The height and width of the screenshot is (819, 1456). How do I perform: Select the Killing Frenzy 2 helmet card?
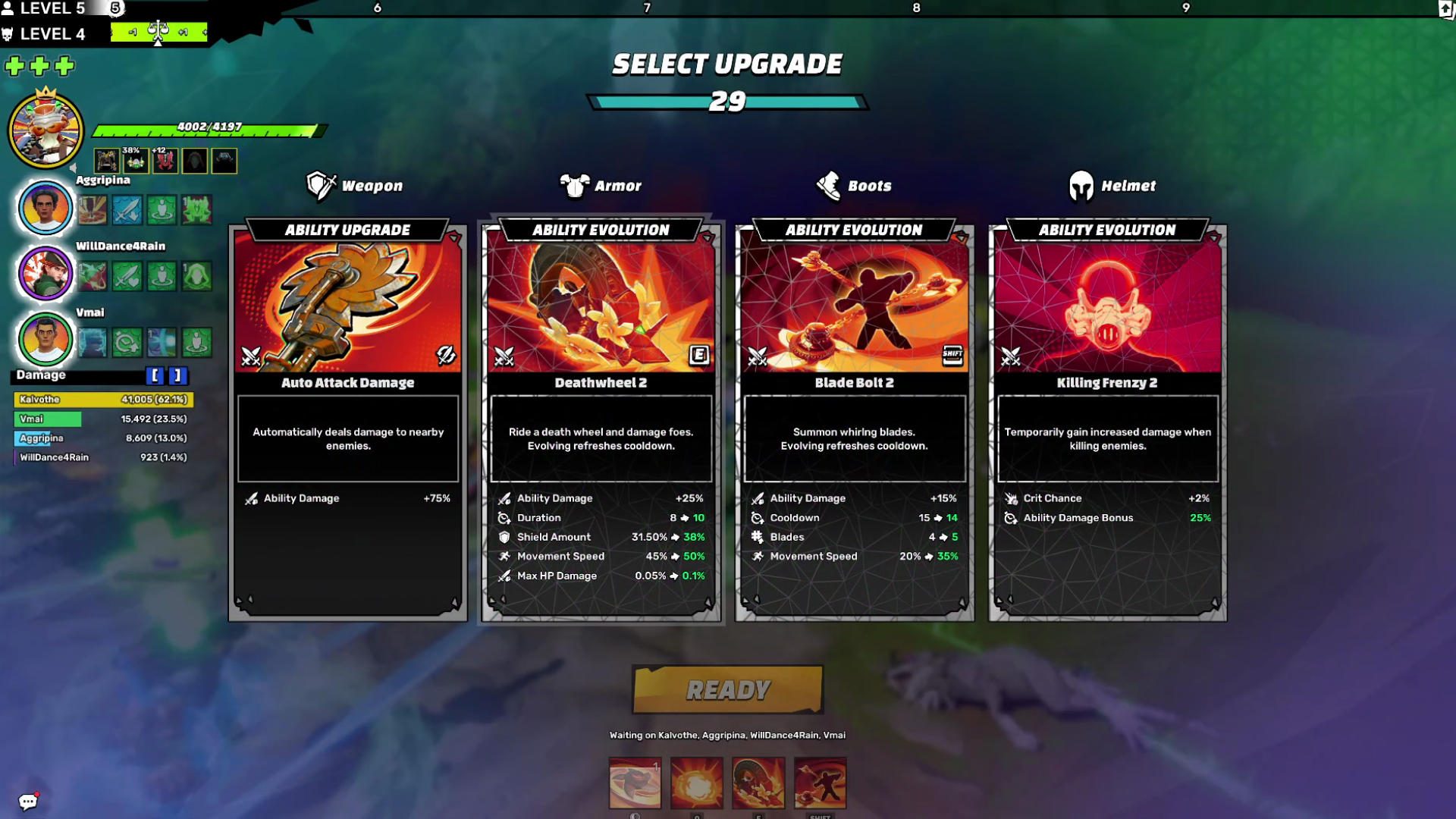pos(1108,422)
